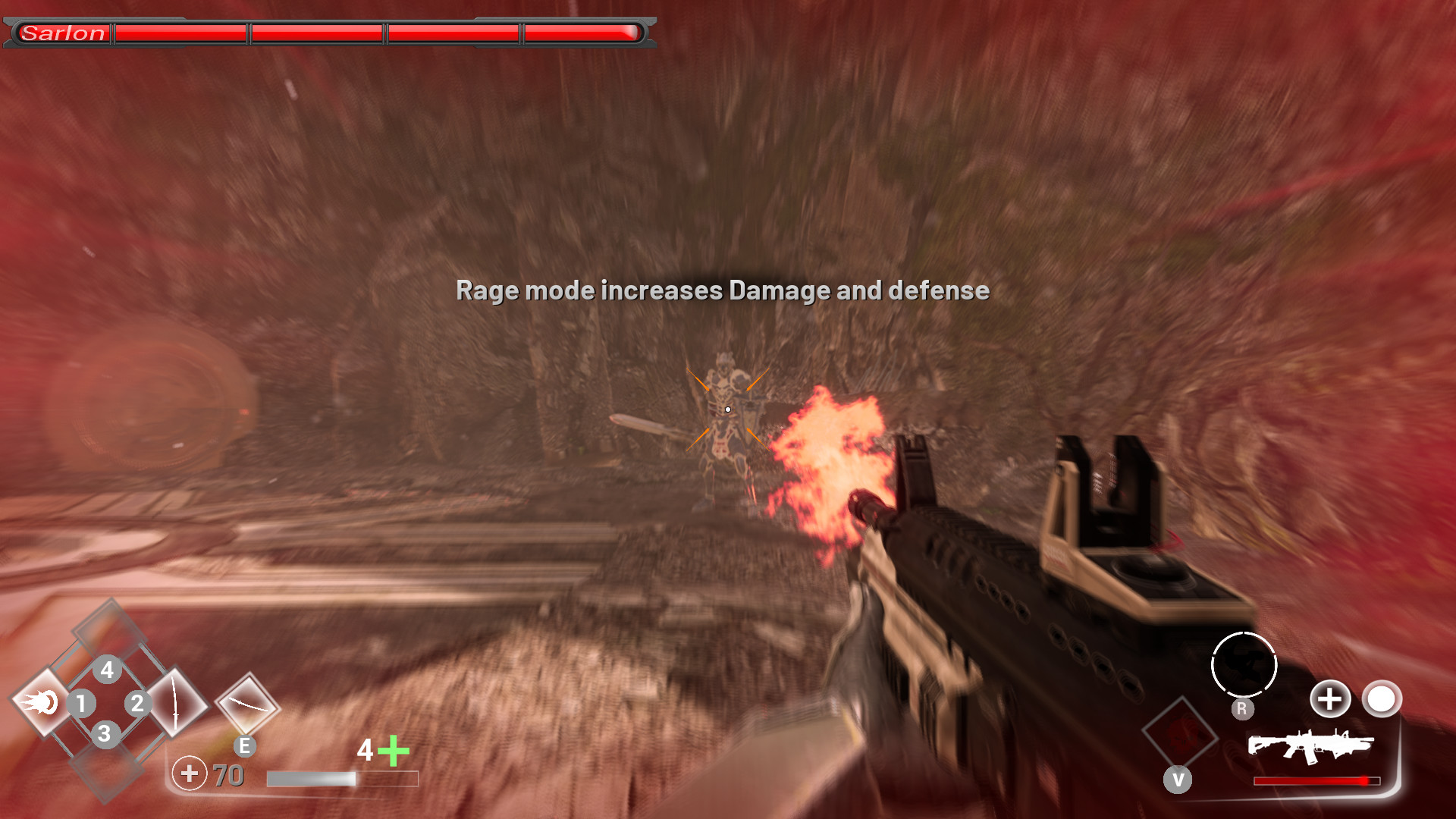This screenshot has width=1456, height=819.
Task: Toggle ability slot 1 on the quick wheel
Action: [82, 703]
